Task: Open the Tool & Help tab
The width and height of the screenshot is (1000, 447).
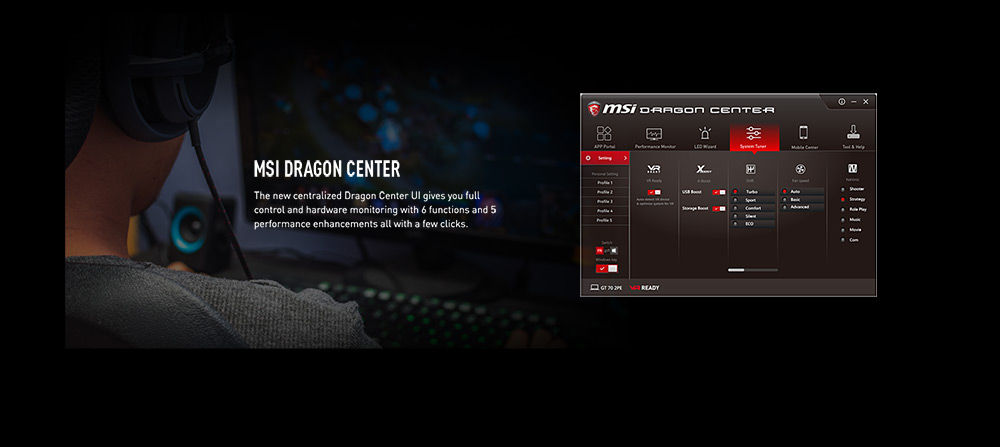Action: tap(853, 136)
